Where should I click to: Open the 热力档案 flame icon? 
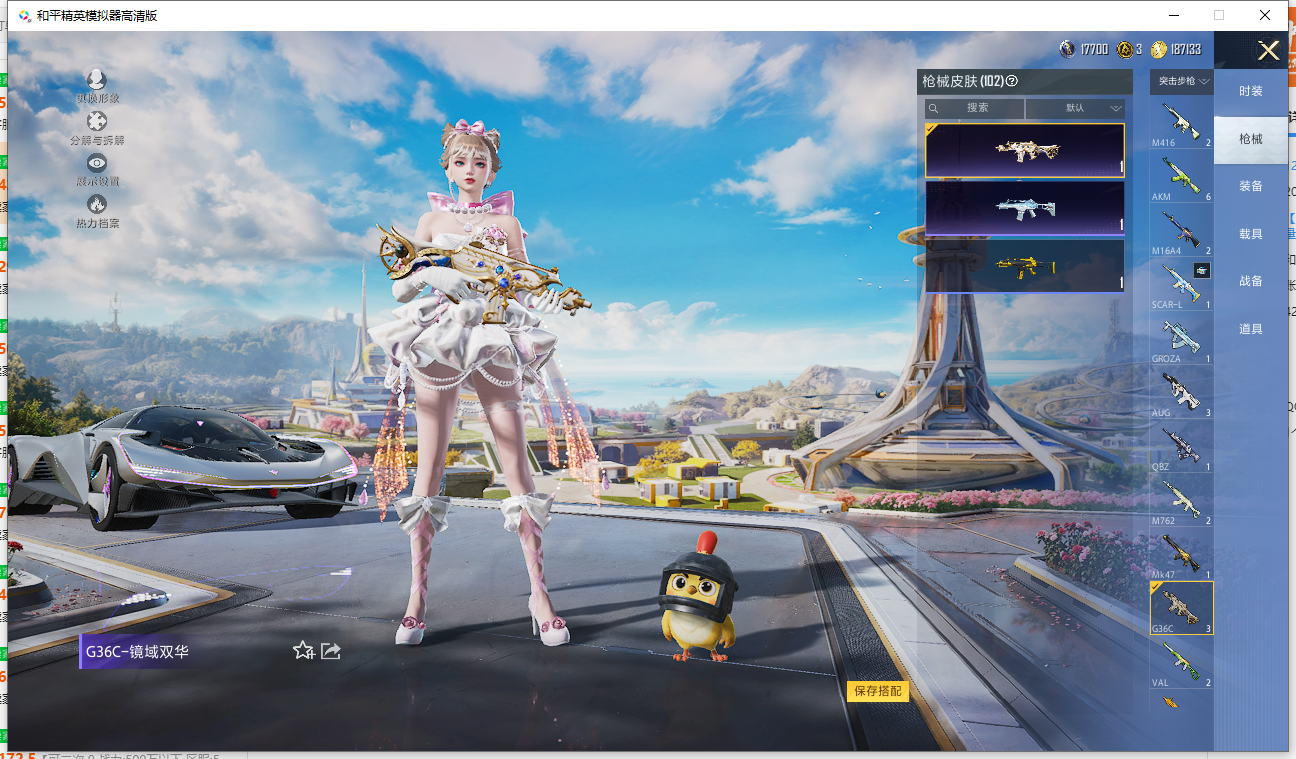pyautogui.click(x=97, y=210)
